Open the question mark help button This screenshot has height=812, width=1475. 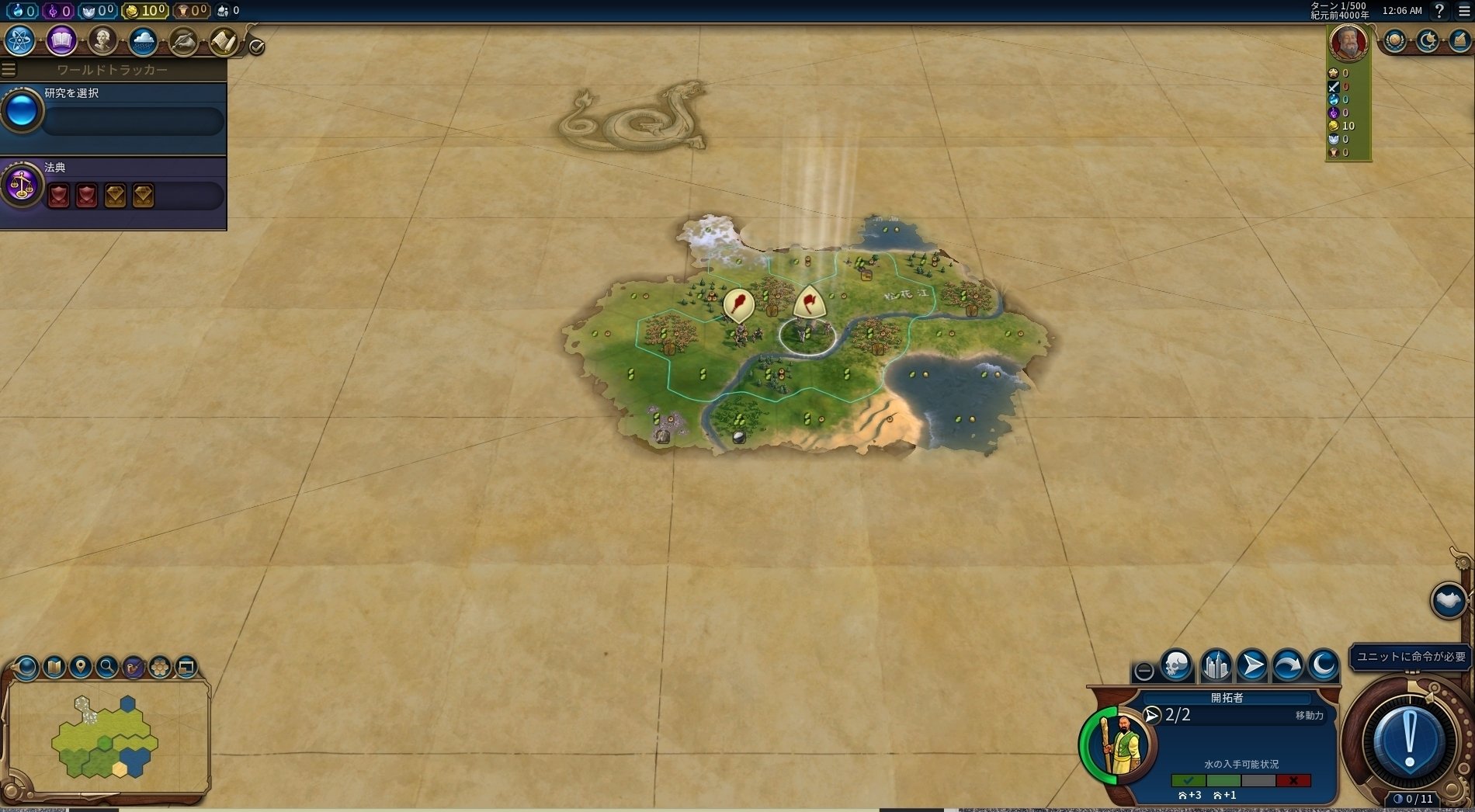(1439, 11)
